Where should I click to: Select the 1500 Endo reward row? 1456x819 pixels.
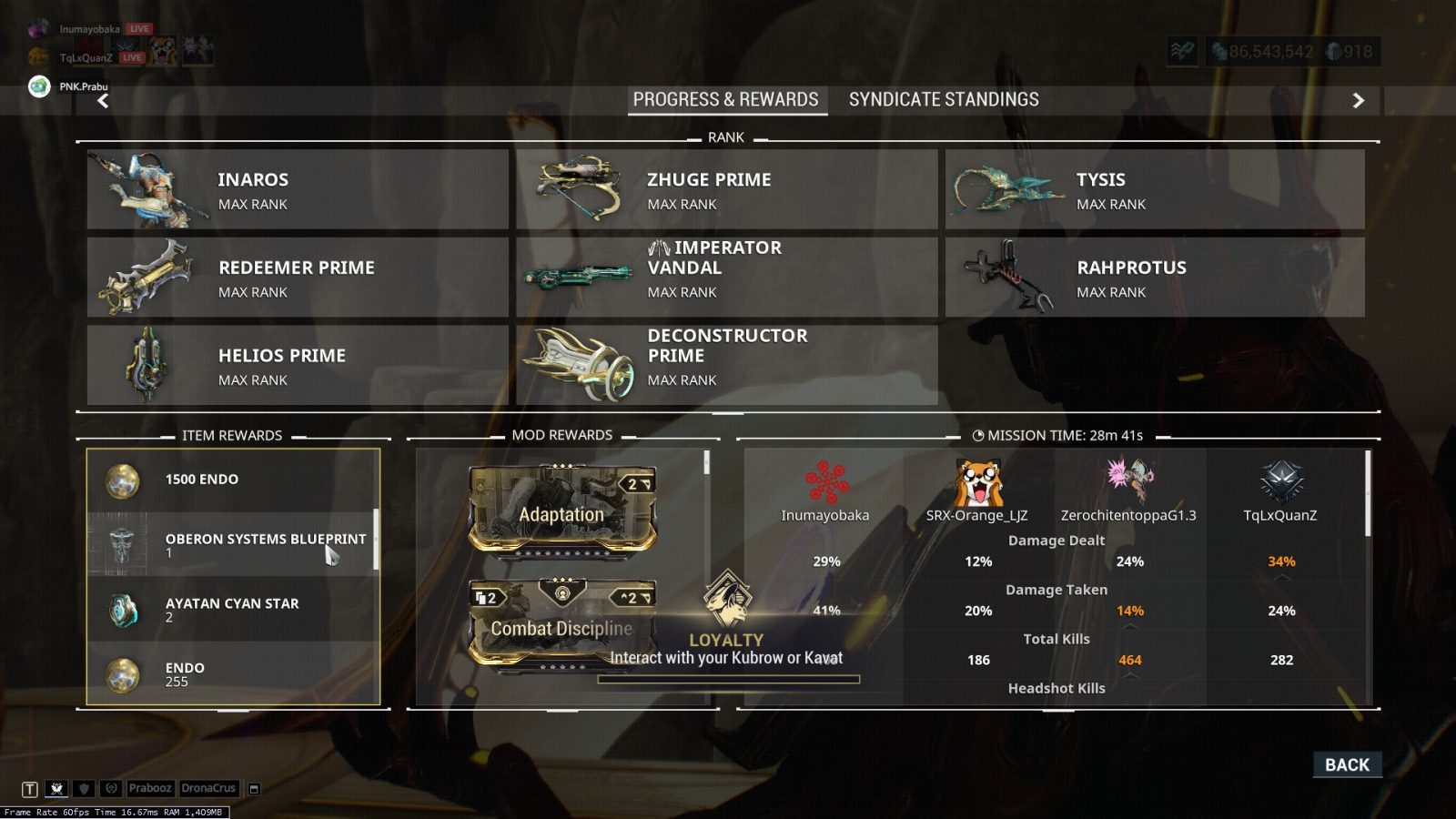[232, 480]
